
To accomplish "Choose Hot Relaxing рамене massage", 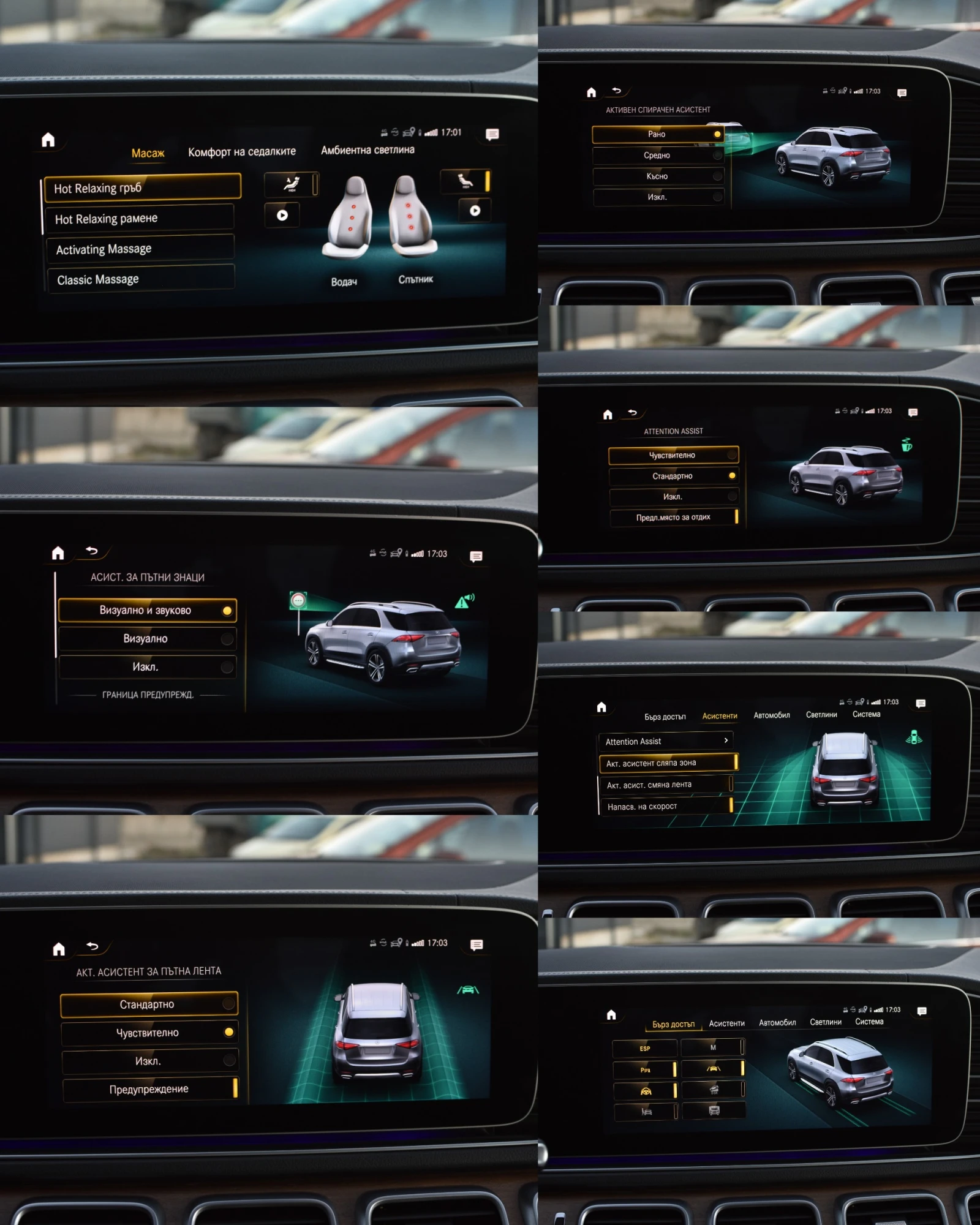I will (140, 218).
